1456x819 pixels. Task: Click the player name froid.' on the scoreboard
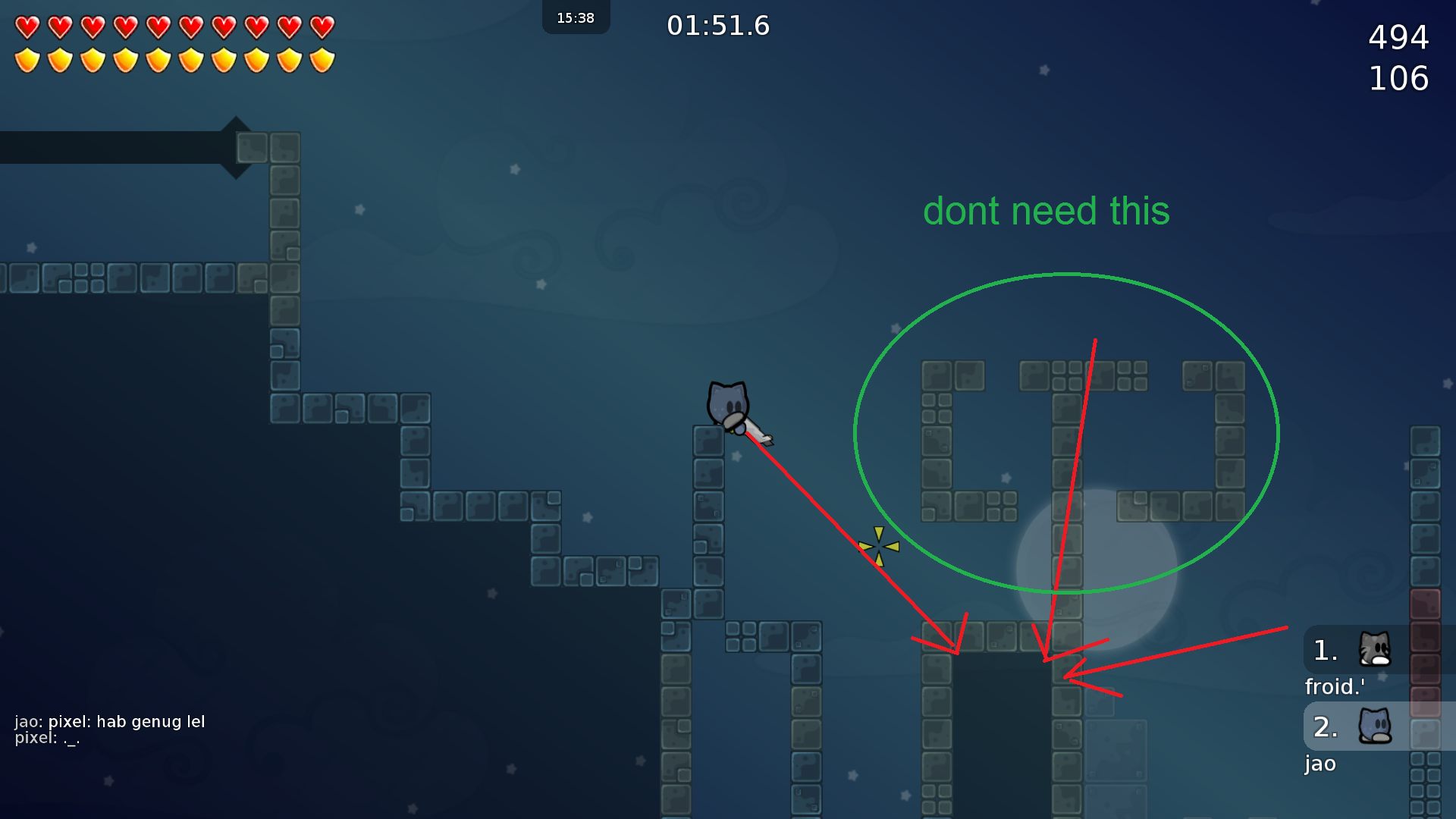[x=1333, y=686]
